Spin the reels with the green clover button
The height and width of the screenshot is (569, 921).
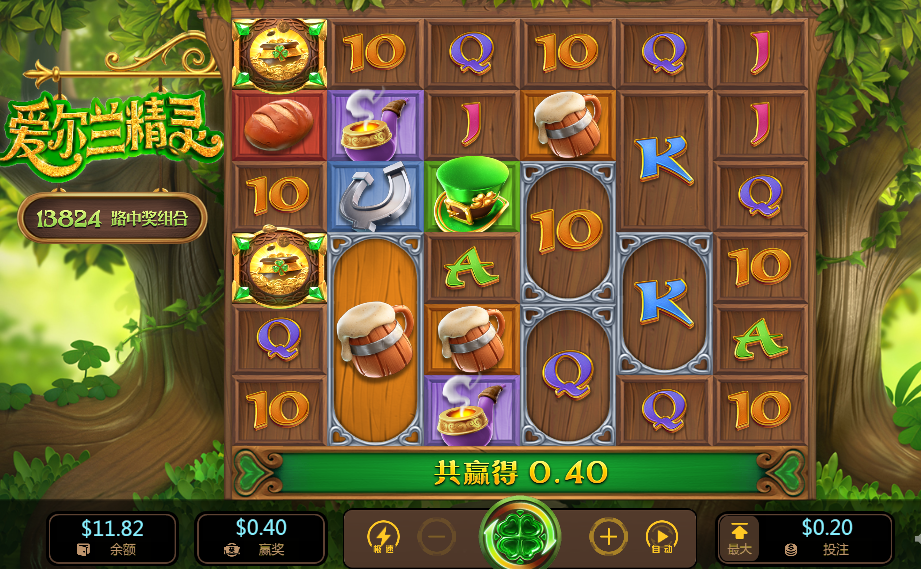coord(520,536)
